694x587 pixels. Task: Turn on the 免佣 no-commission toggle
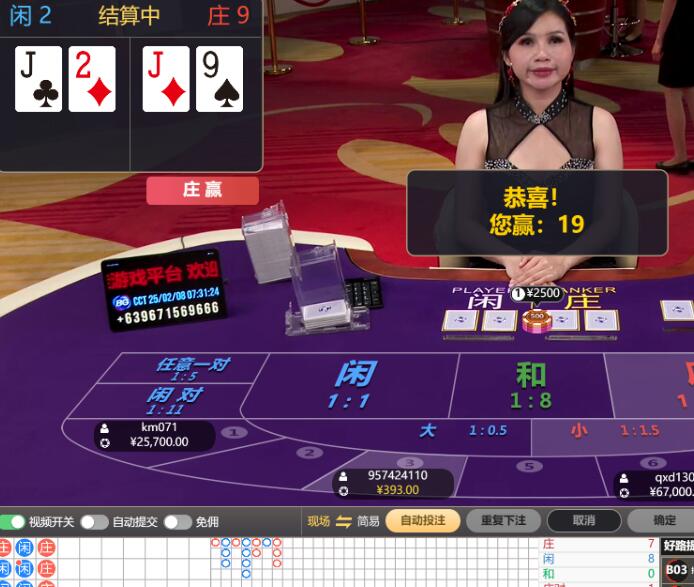(x=177, y=522)
